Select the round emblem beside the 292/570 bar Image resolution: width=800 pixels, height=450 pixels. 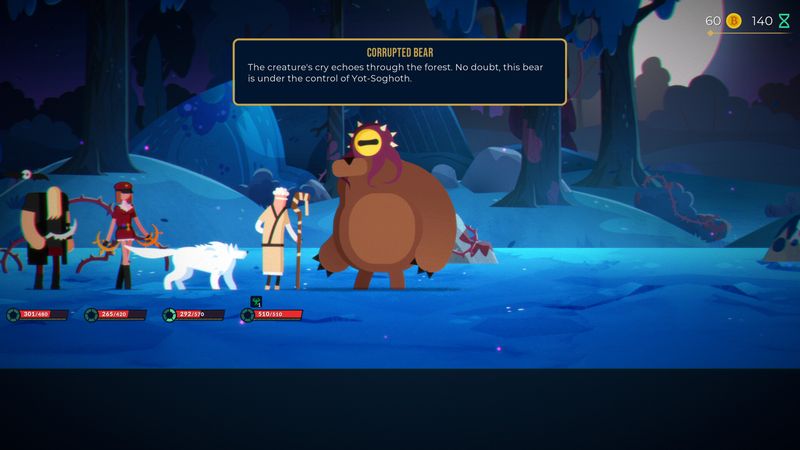click(x=169, y=315)
